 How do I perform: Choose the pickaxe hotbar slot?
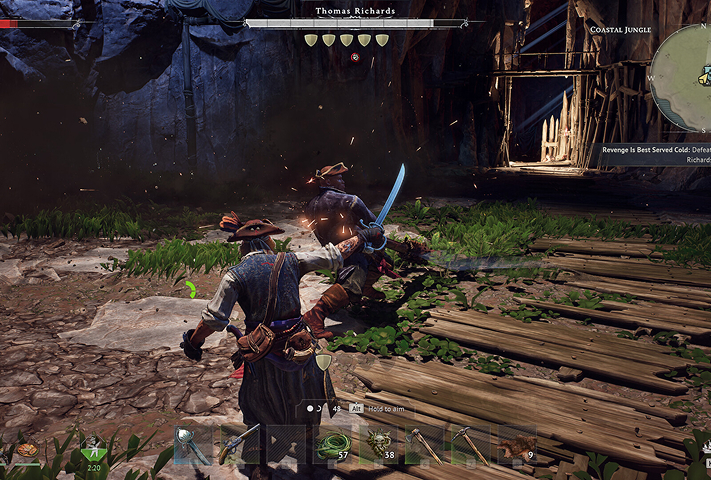coord(469,445)
